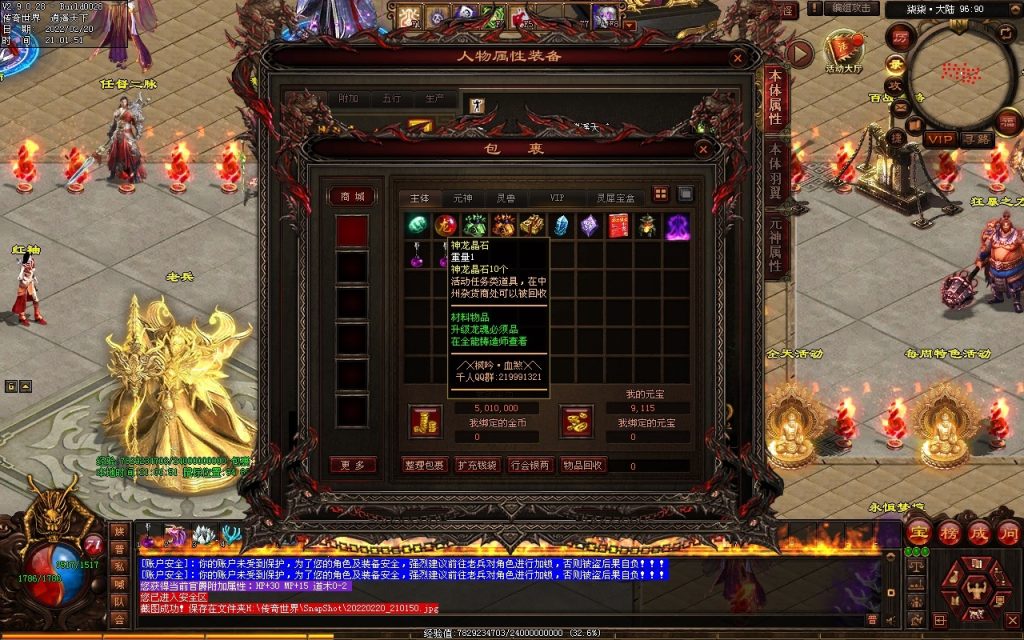
Task: Select the purple flame item slot
Action: (x=677, y=226)
